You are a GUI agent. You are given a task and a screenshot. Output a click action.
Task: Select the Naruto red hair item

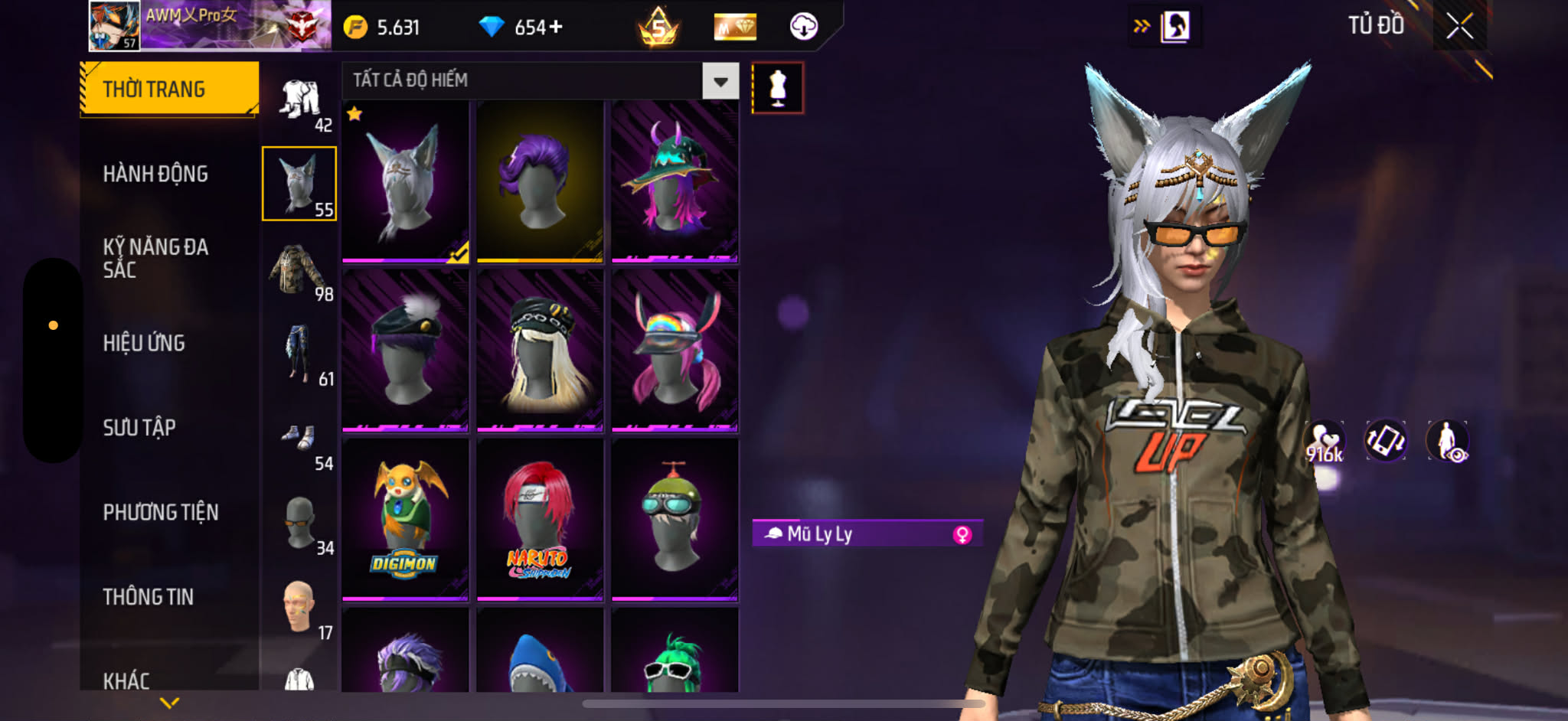pos(540,518)
